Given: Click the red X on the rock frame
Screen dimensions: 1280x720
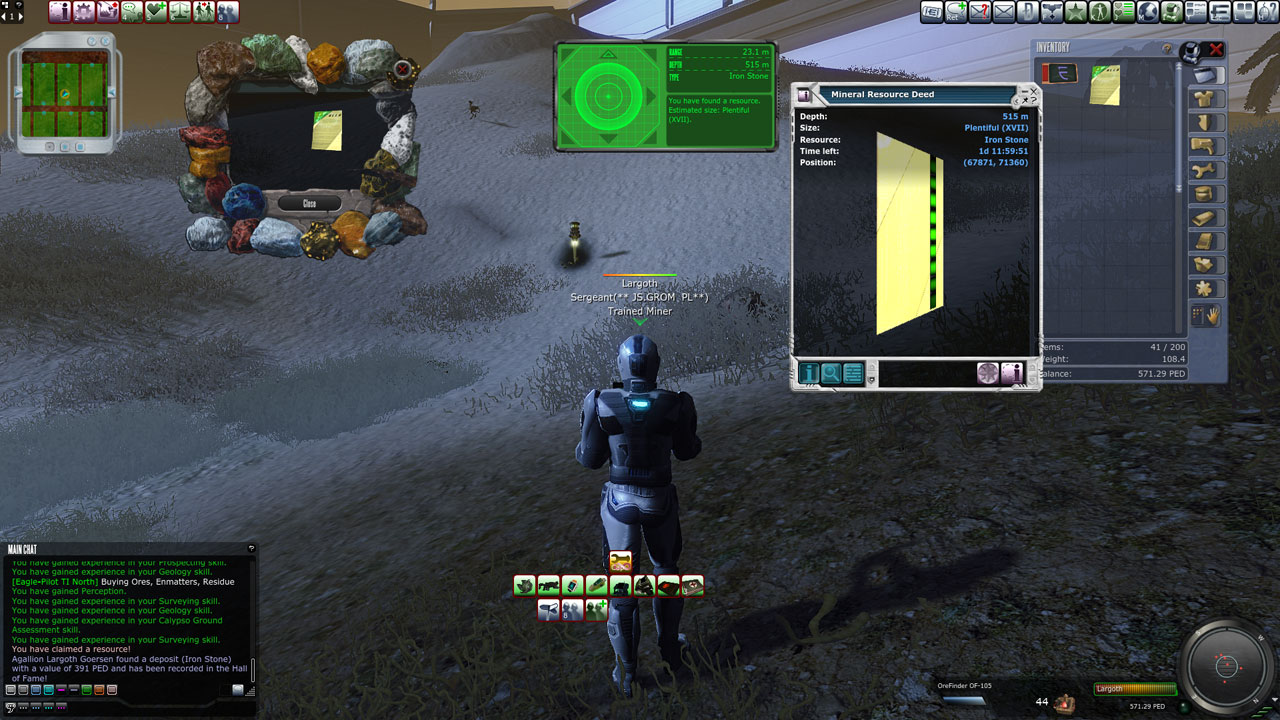Looking at the screenshot, I should (x=403, y=70).
